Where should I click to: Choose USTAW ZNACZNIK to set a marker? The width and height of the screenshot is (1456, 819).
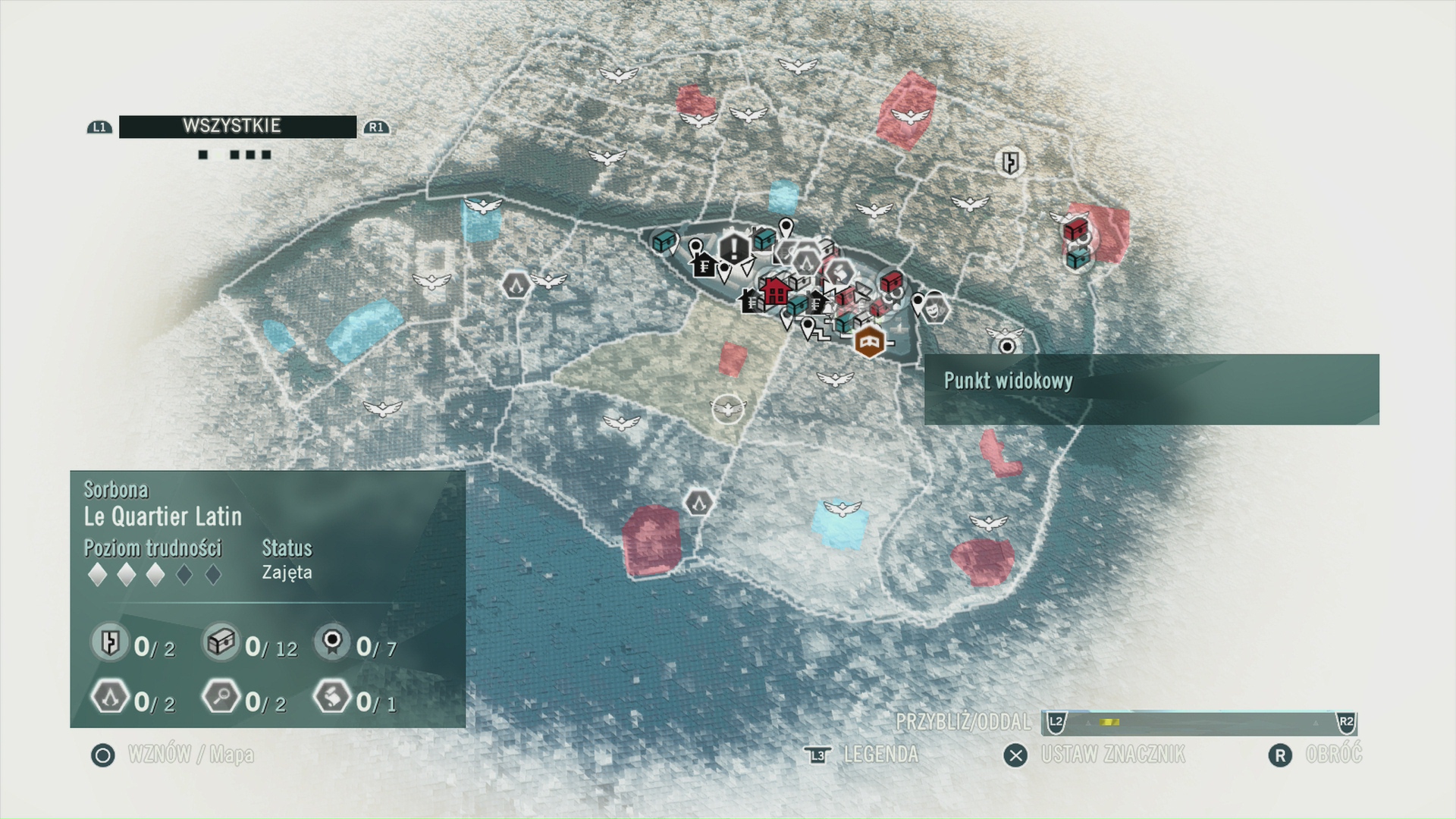[1112, 755]
